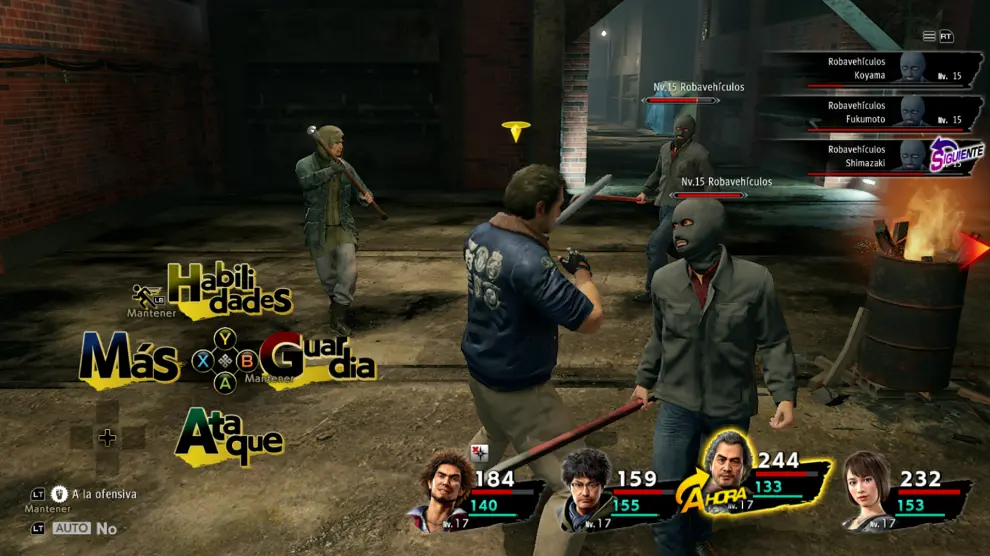Choose the Ataque command
Viewport: 990px width, 556px height.
coord(229,436)
